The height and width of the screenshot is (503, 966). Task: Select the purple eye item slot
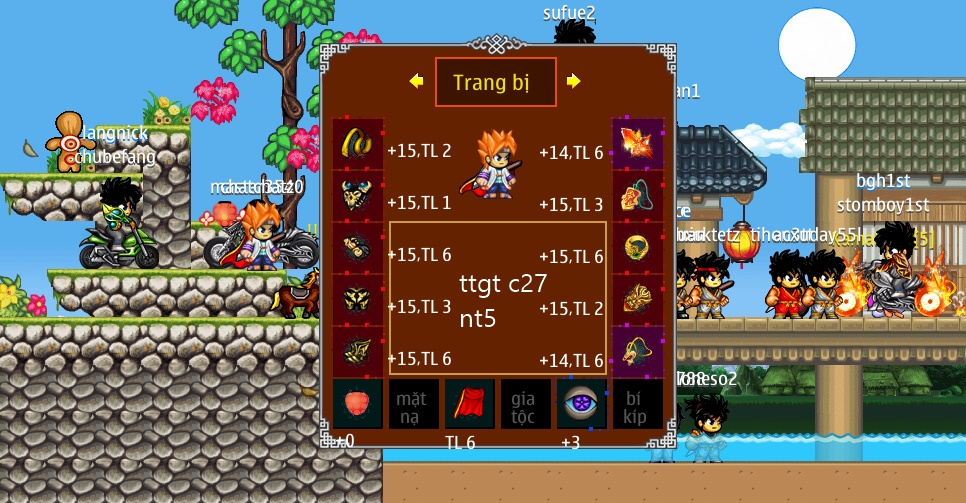click(582, 404)
